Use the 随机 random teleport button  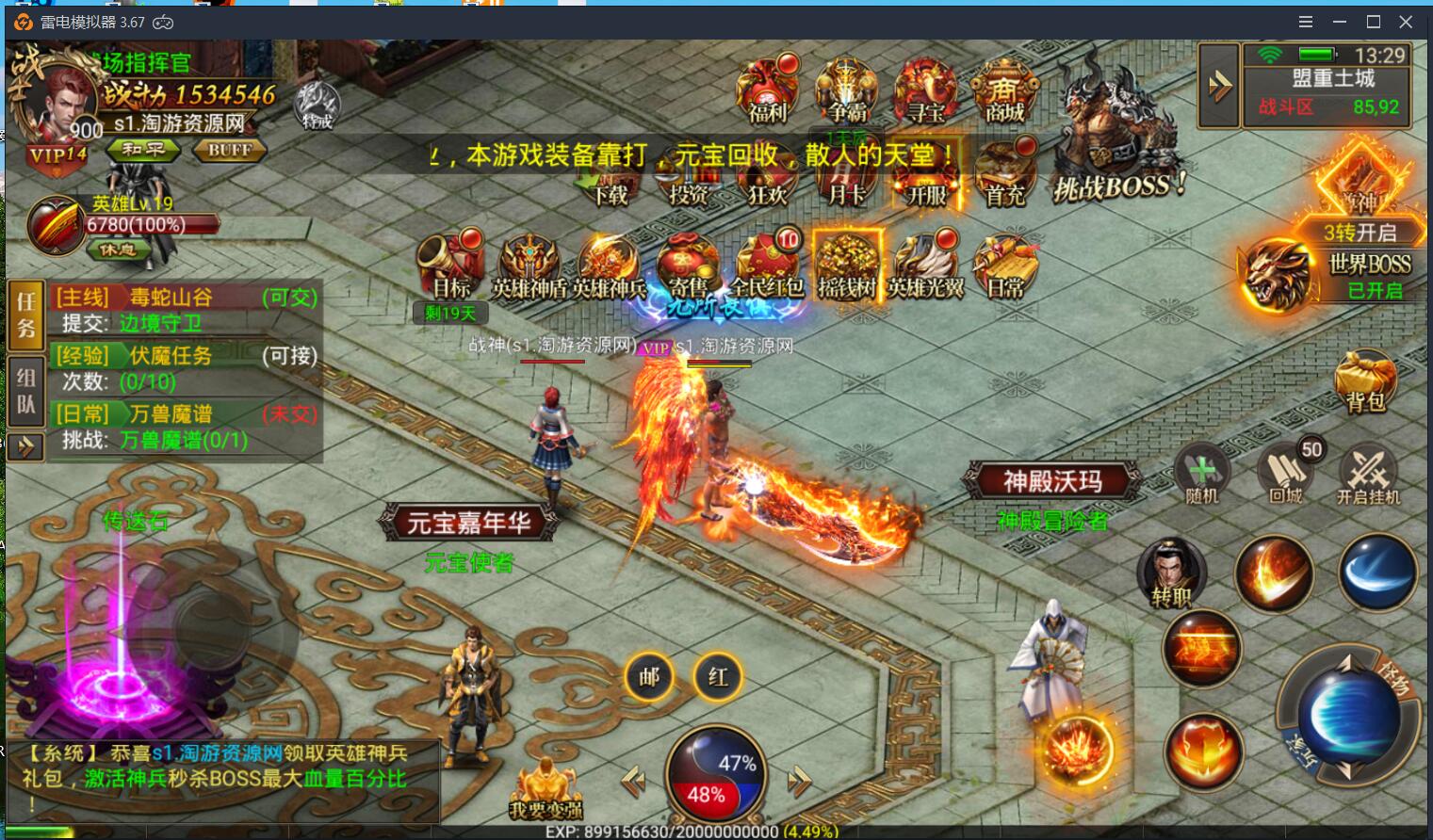coord(1201,473)
